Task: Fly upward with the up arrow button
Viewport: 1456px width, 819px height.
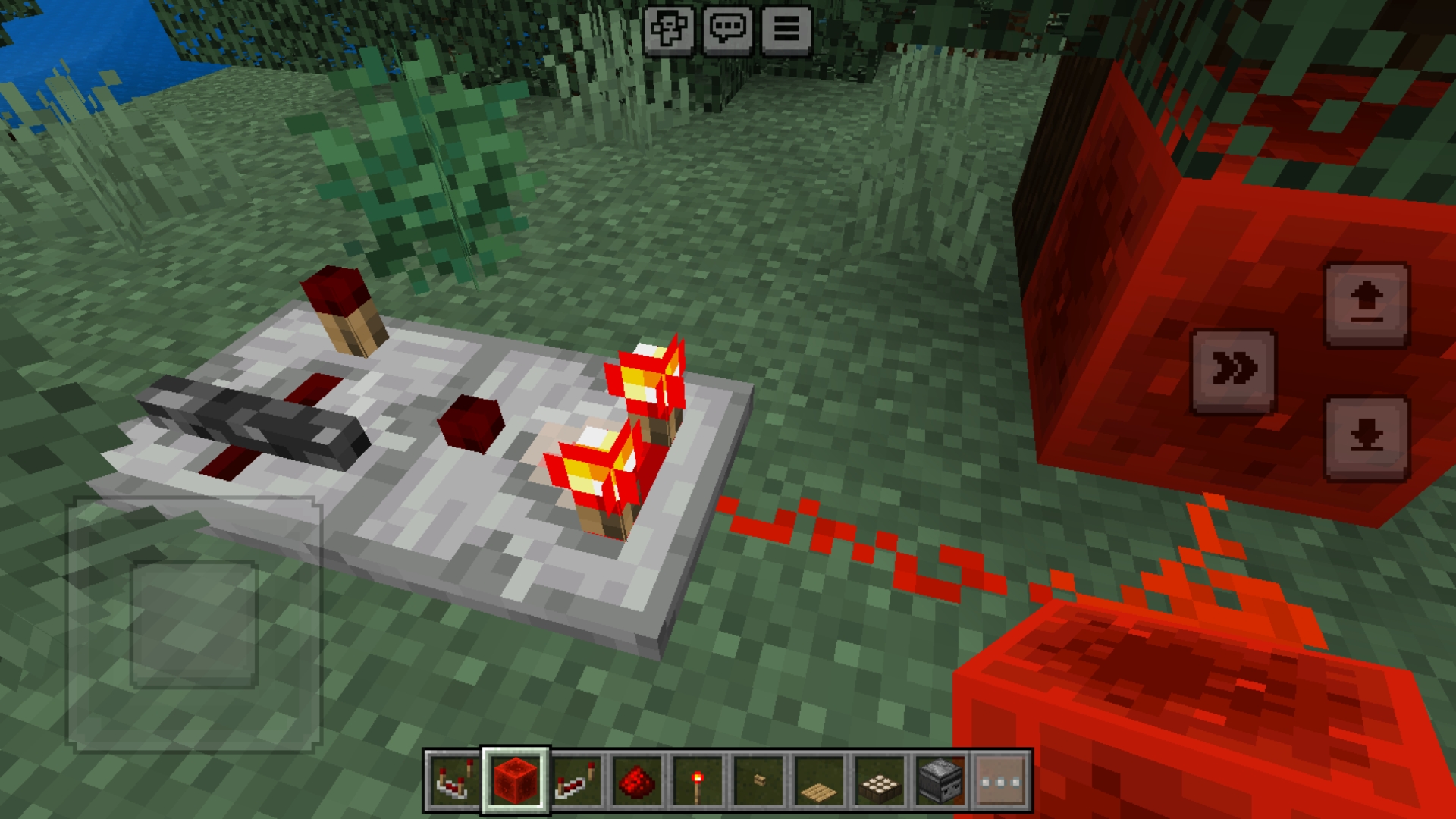Action: [x=1367, y=304]
